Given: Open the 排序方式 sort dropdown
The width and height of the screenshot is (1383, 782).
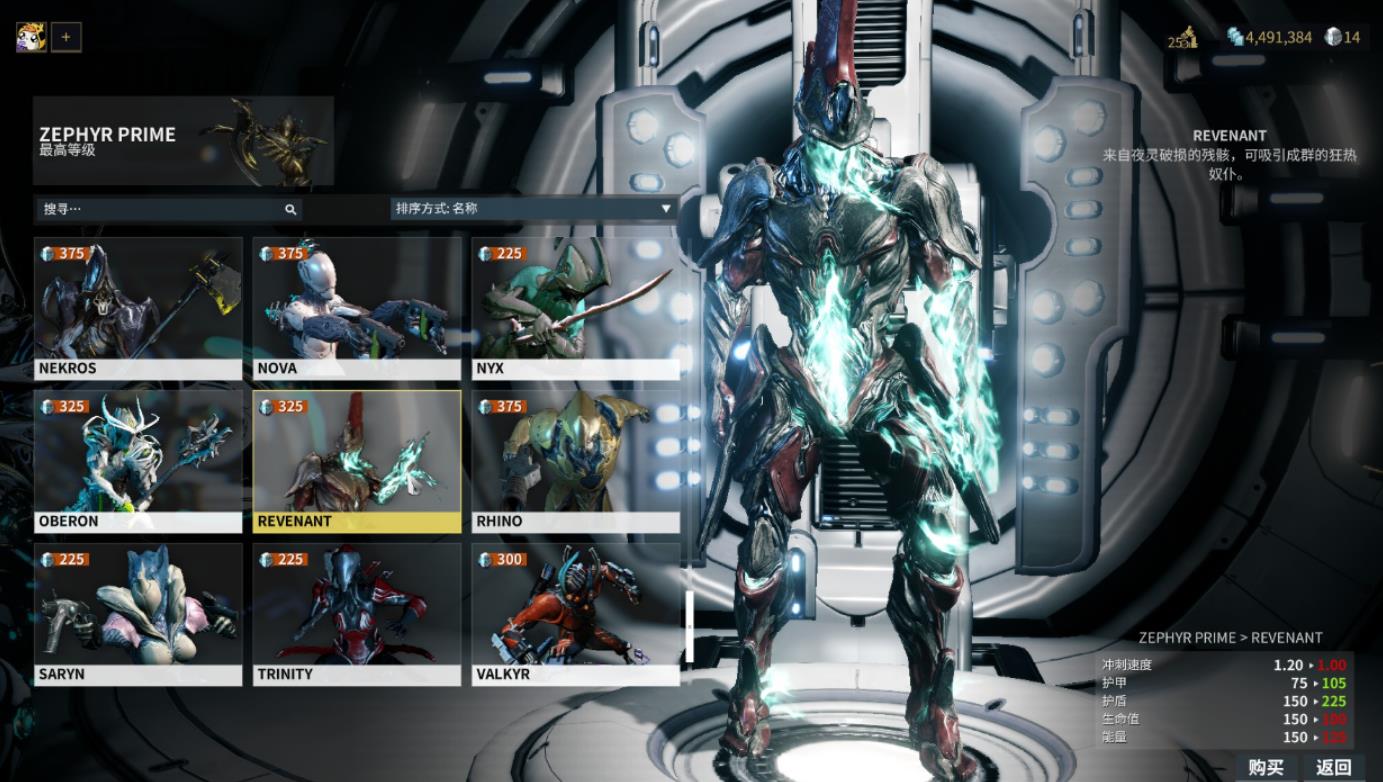Looking at the screenshot, I should pyautogui.click(x=533, y=209).
